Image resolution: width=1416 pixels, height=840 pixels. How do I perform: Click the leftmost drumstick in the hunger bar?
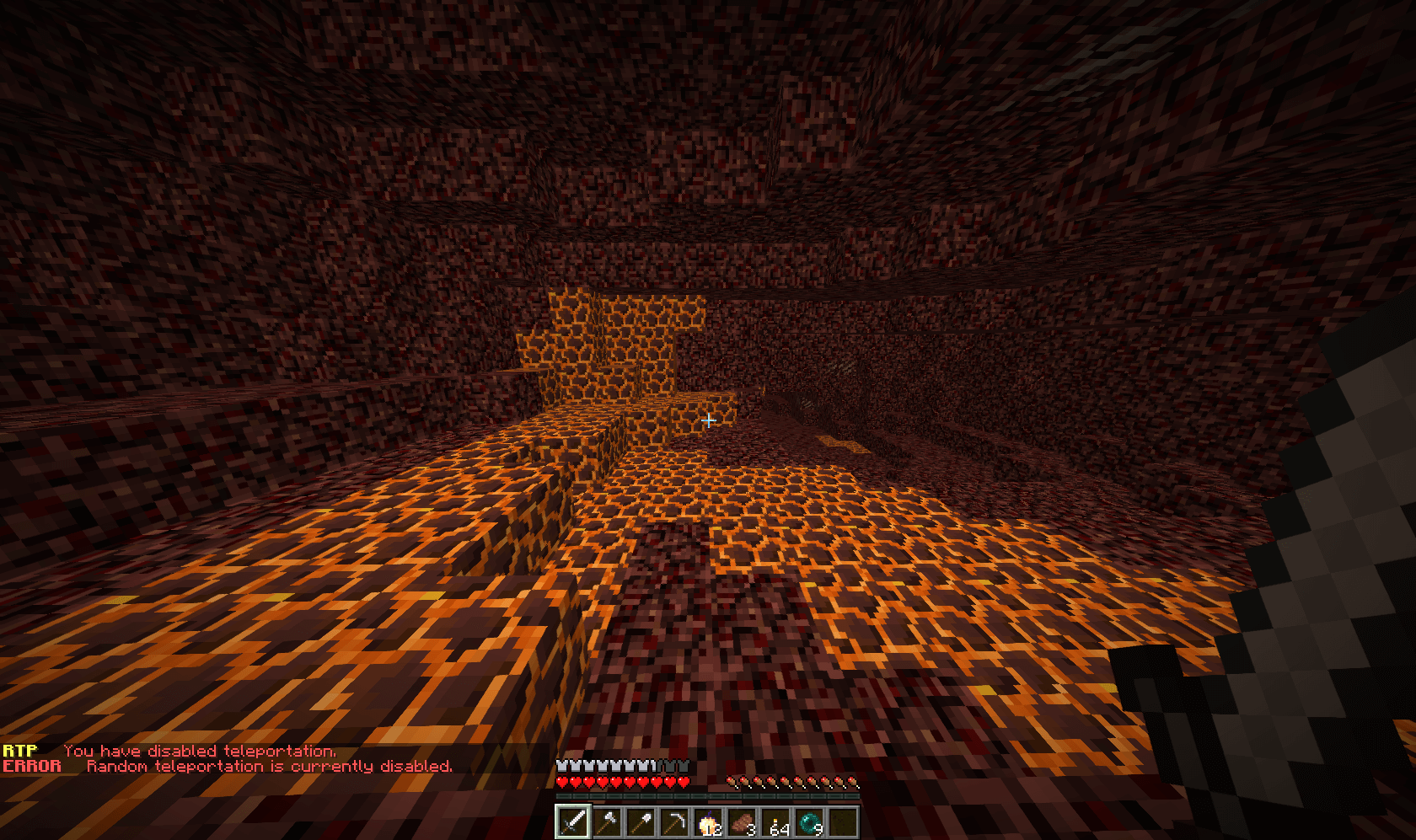click(x=731, y=782)
